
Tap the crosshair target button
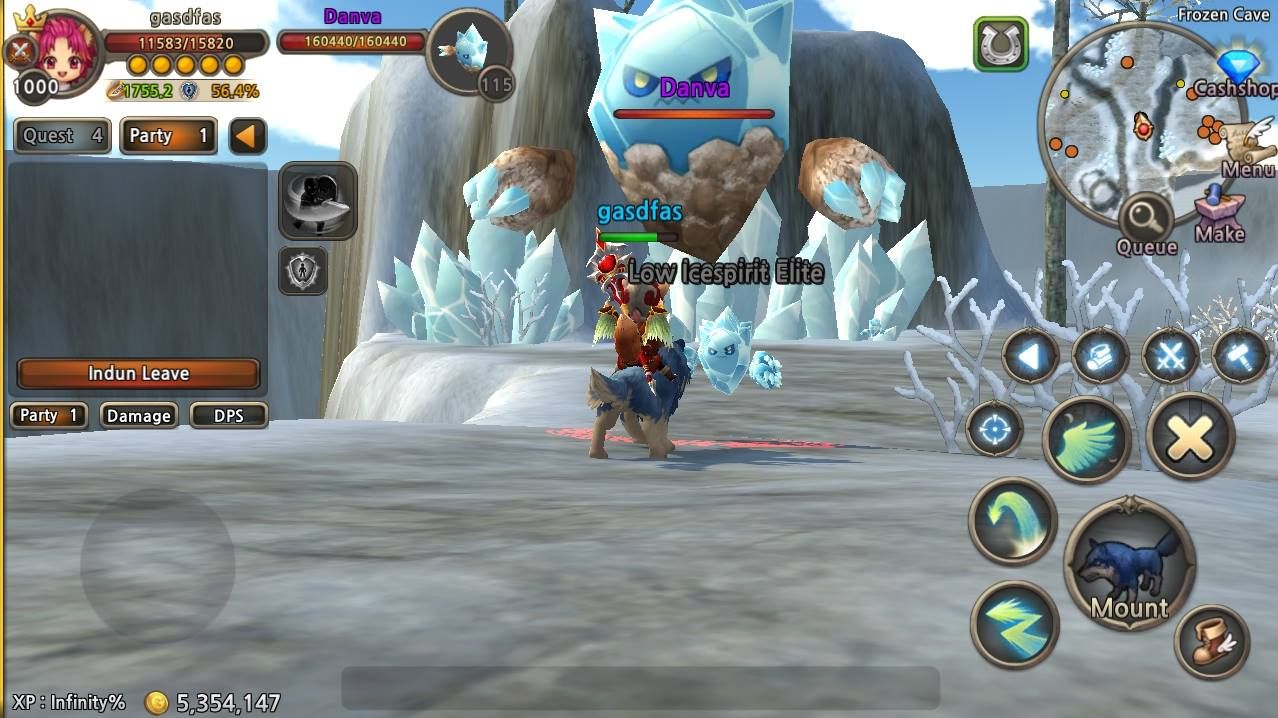coord(994,430)
